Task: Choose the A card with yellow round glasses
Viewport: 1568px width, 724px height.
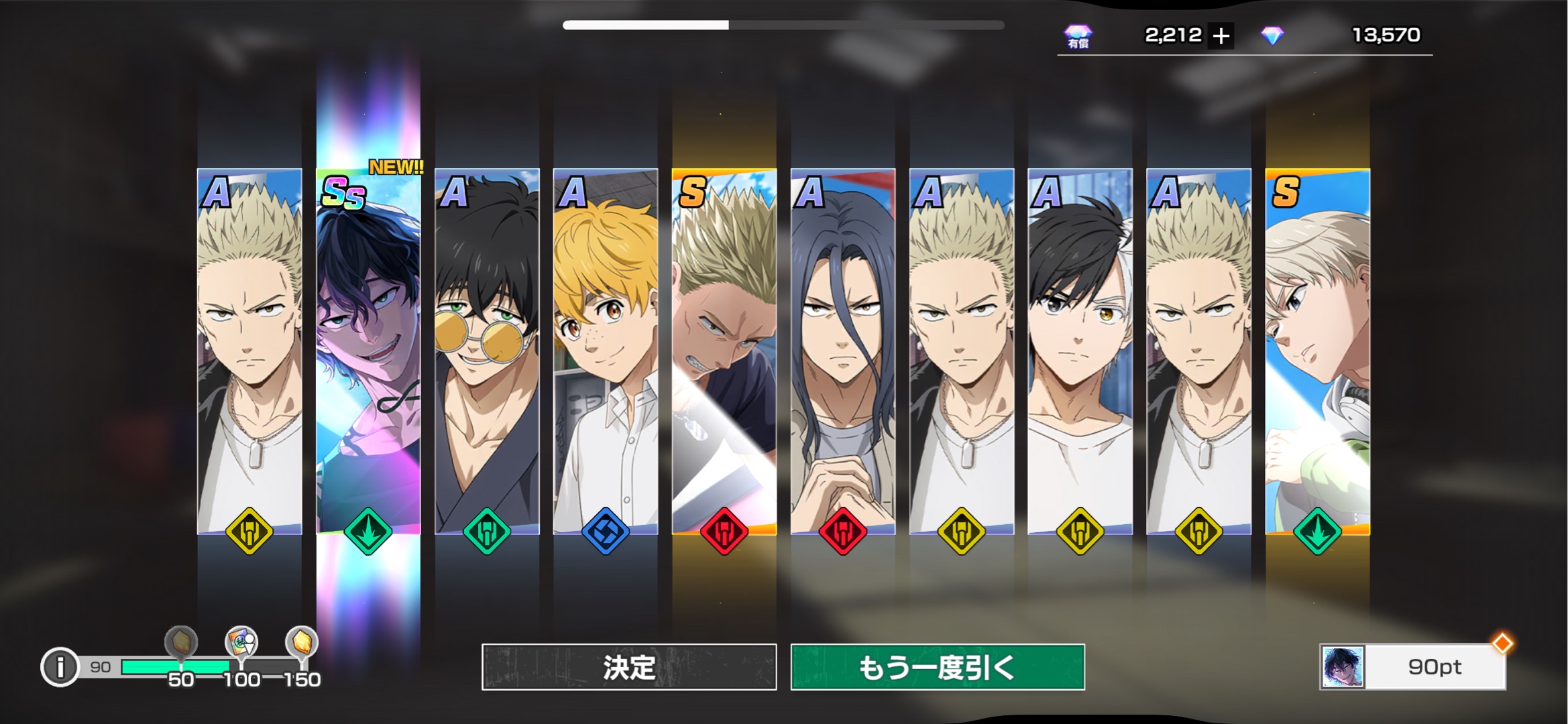Action: (487, 352)
